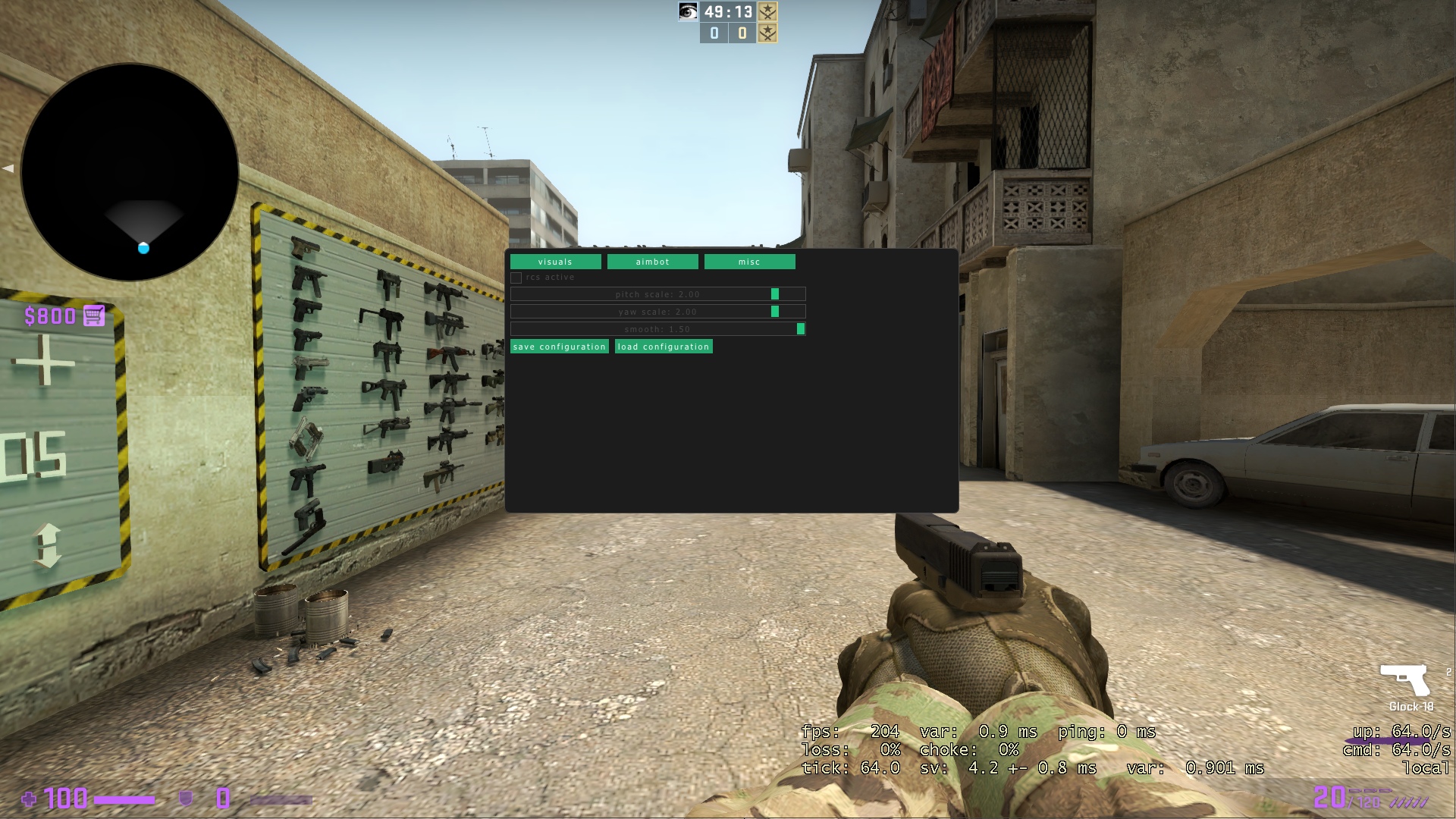Select the CT team emblem beside the round timer

pyautogui.click(x=768, y=12)
